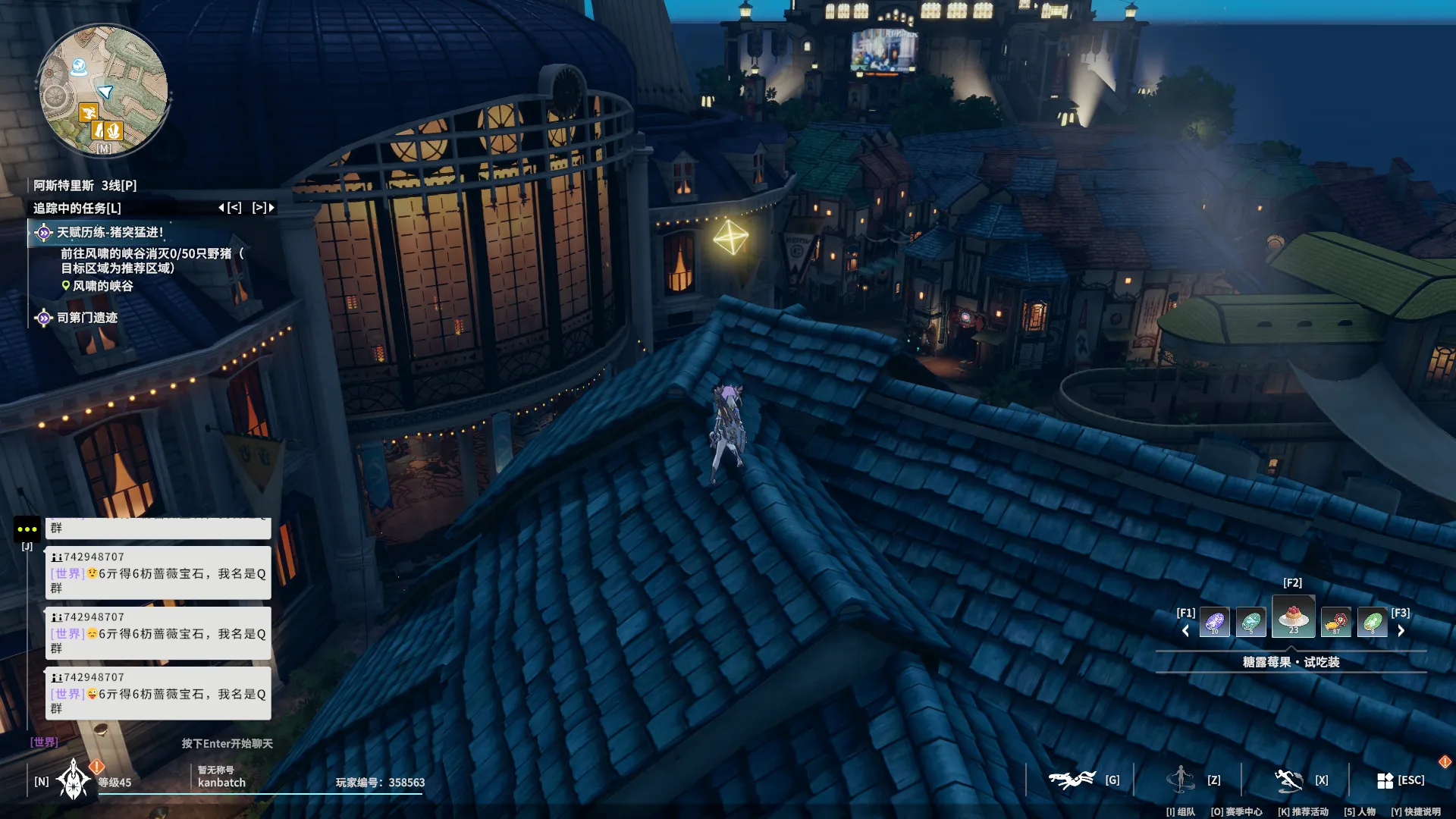Select the tracked quest 天赋历练-猪突猛进!

(x=110, y=233)
